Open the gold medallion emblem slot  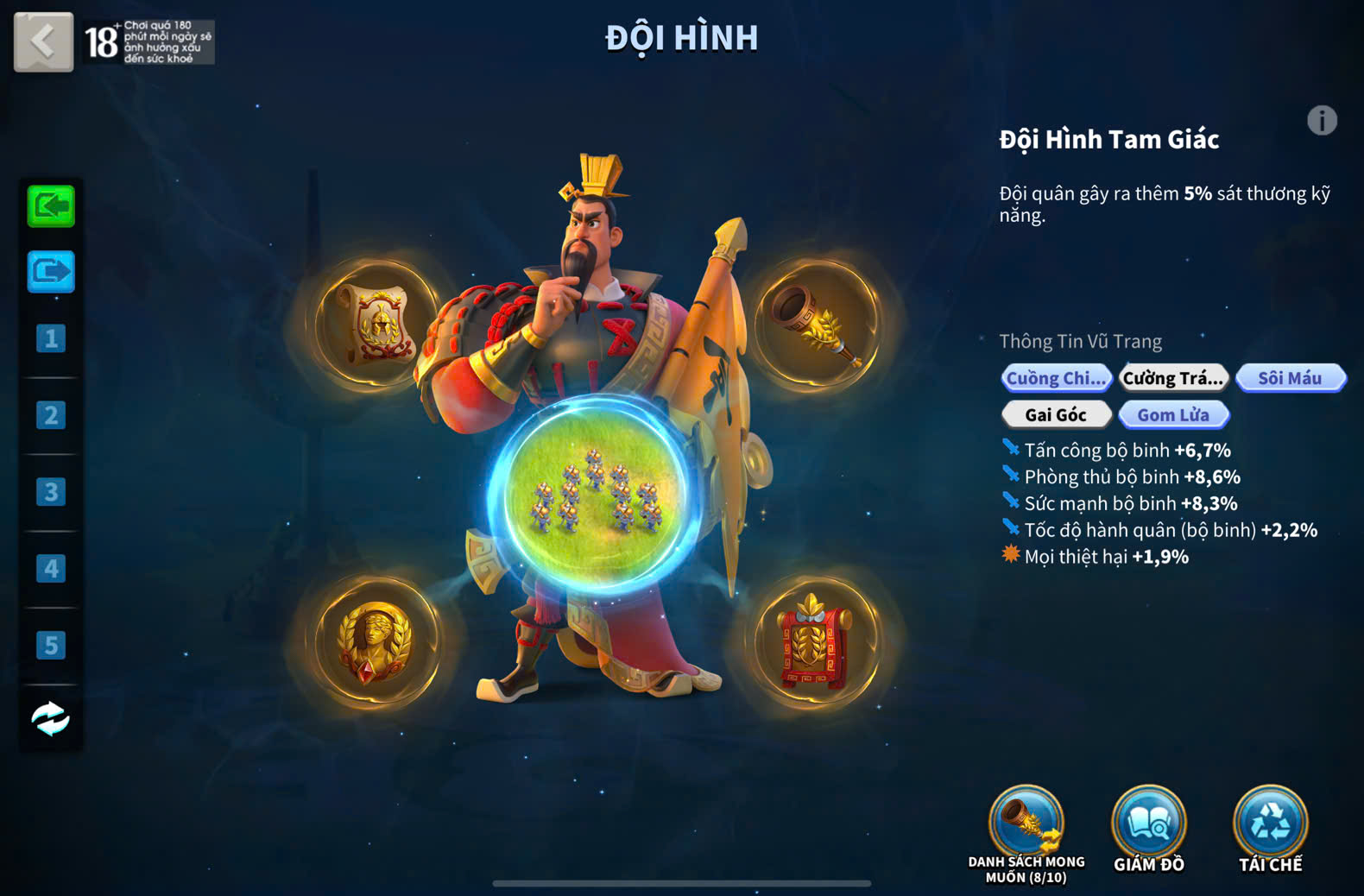(375, 642)
